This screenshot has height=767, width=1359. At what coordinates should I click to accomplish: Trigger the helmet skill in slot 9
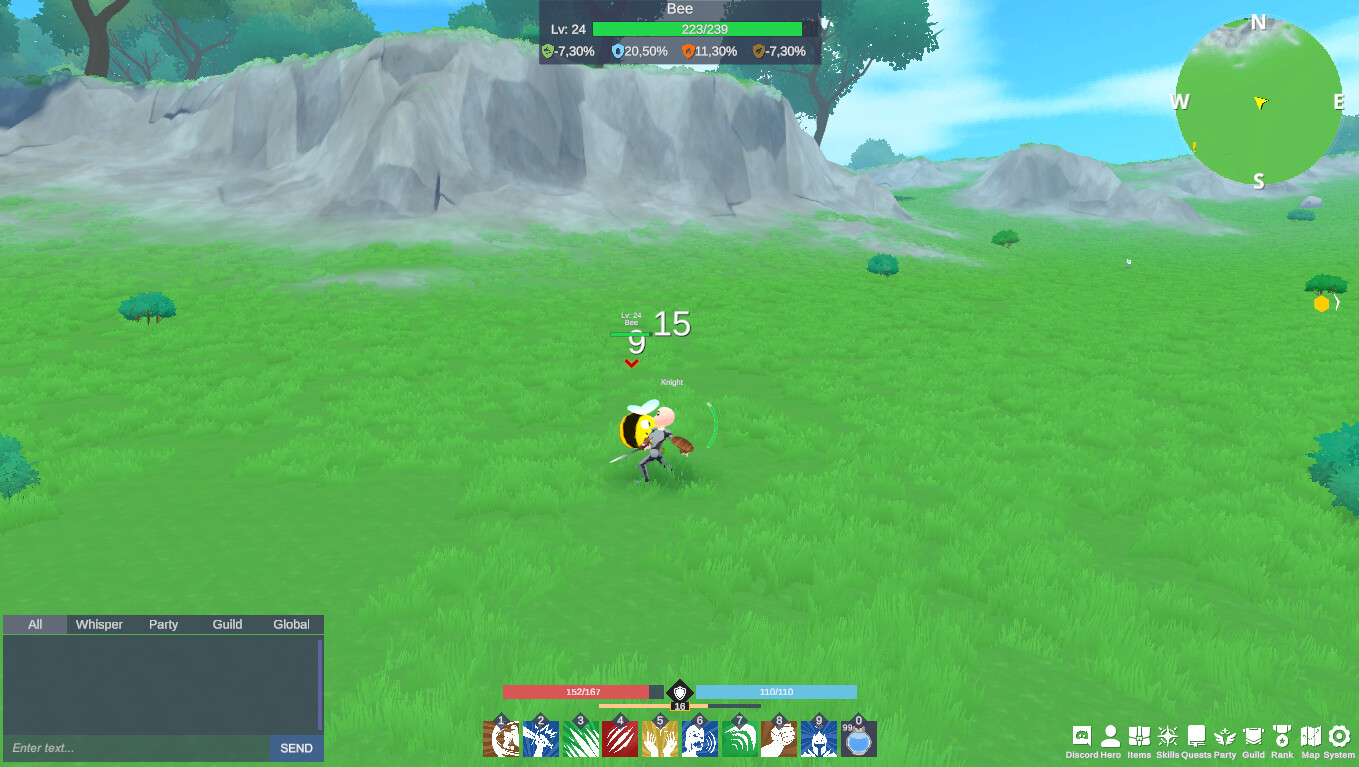click(x=818, y=740)
